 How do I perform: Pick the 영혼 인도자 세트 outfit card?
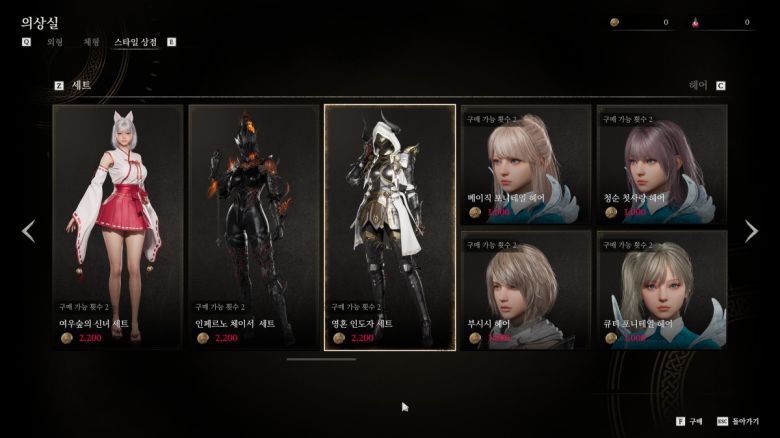pos(390,227)
